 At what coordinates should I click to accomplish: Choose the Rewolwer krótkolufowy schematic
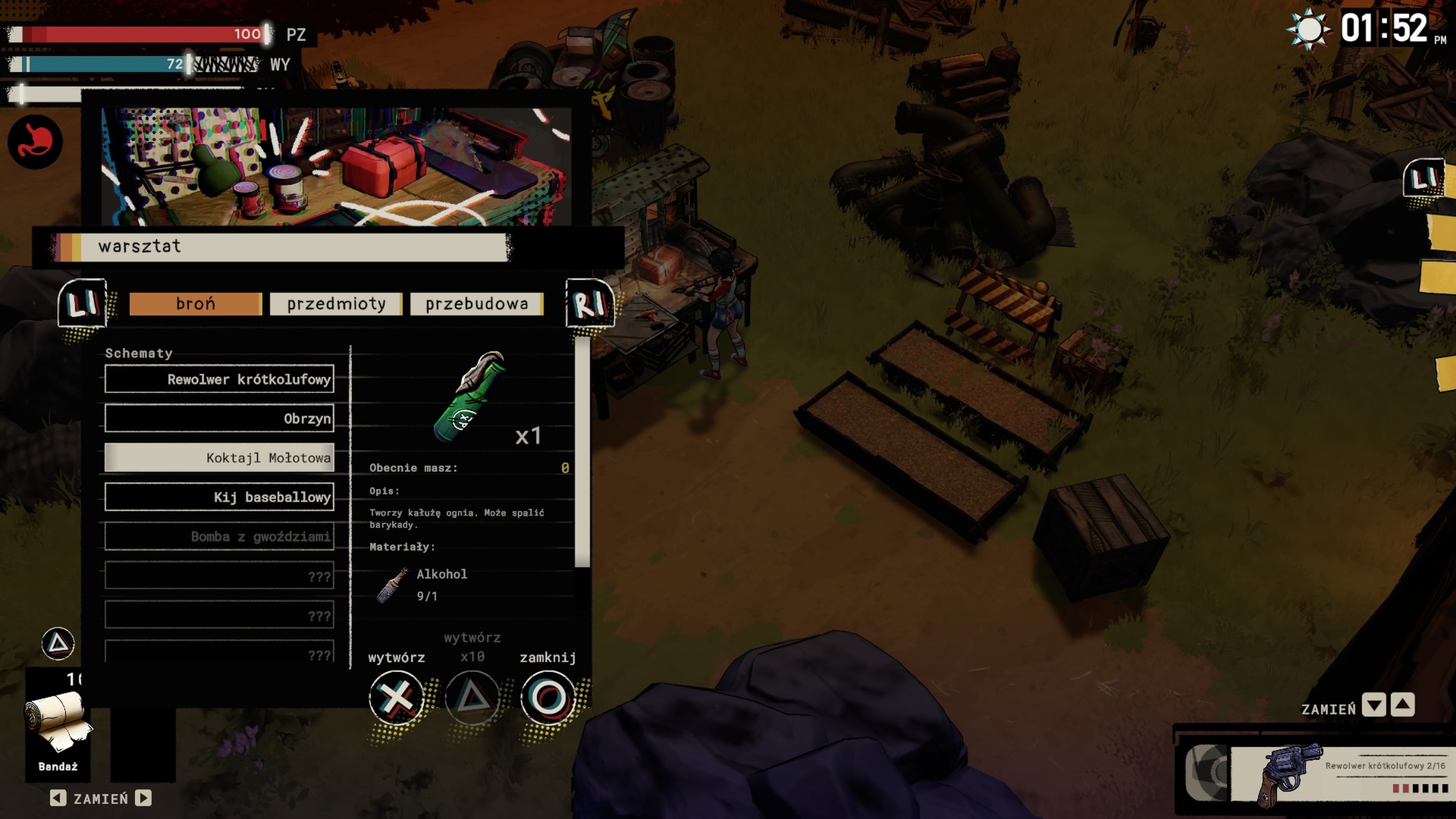pos(219,379)
